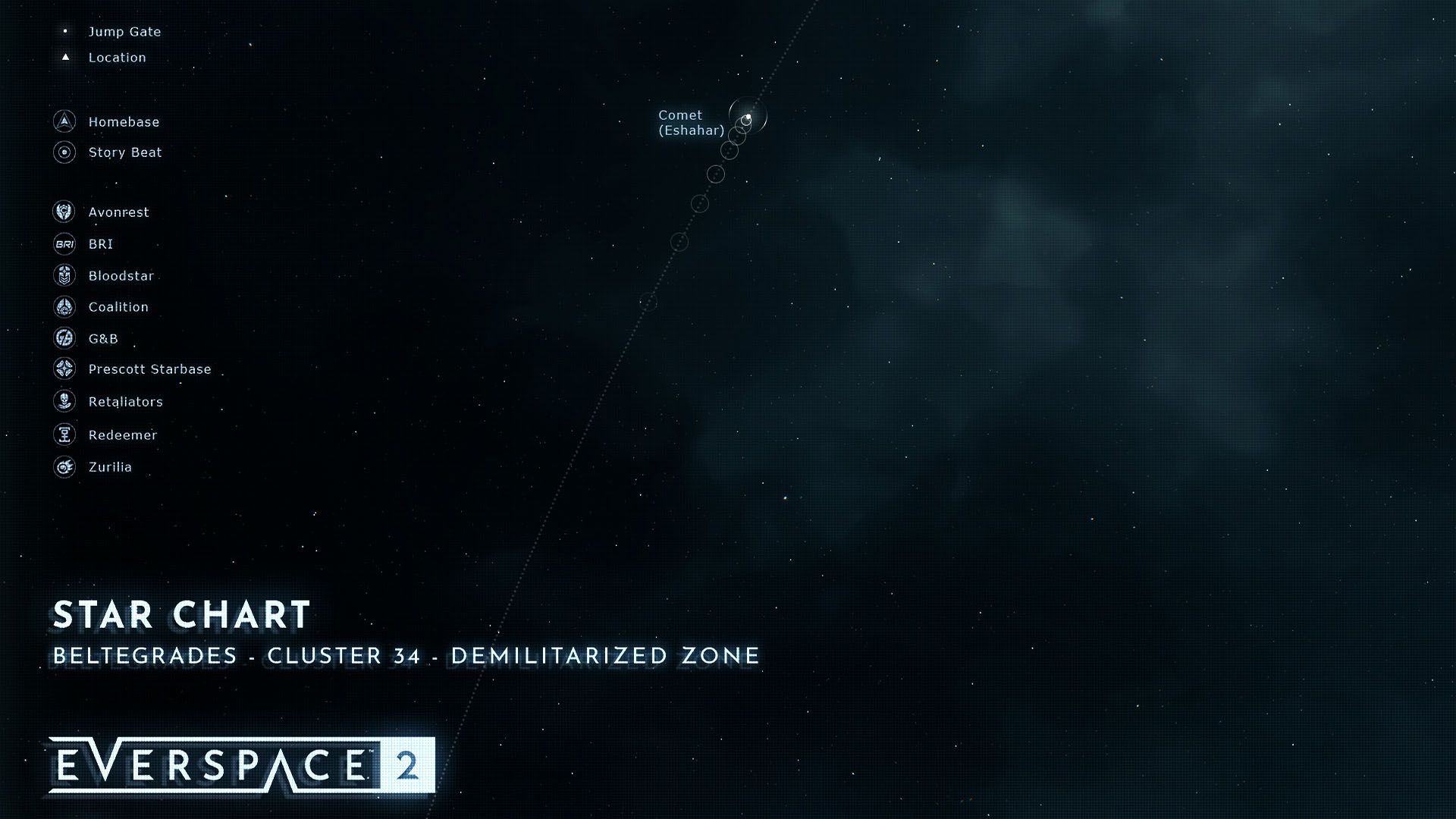Click the Zurilia faction entry
1456x819 pixels.
tap(110, 467)
